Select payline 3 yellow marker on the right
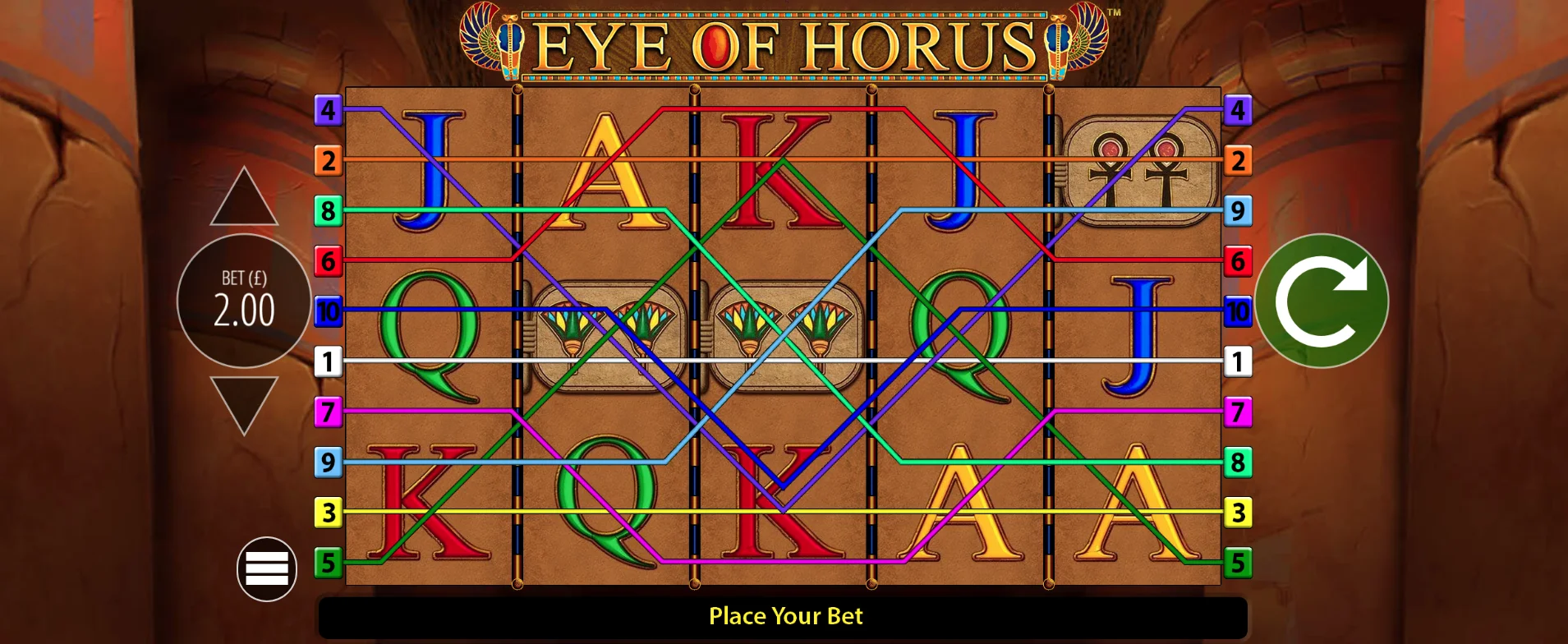The height and width of the screenshot is (644, 1568). coord(1239,513)
